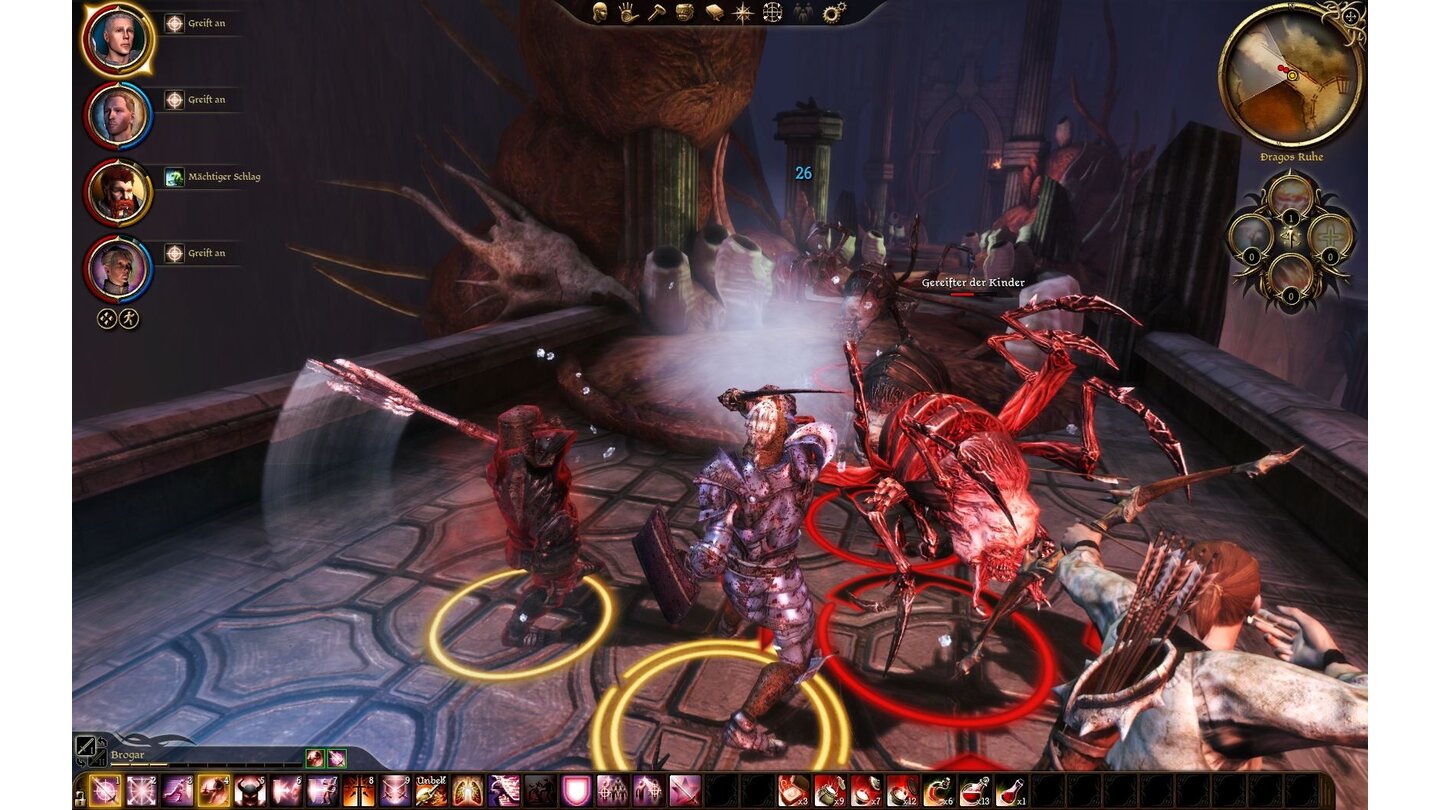Screen dimensions: 1440x810
Task: Swap weapon set beside Brogar's name
Action: [x=88, y=746]
